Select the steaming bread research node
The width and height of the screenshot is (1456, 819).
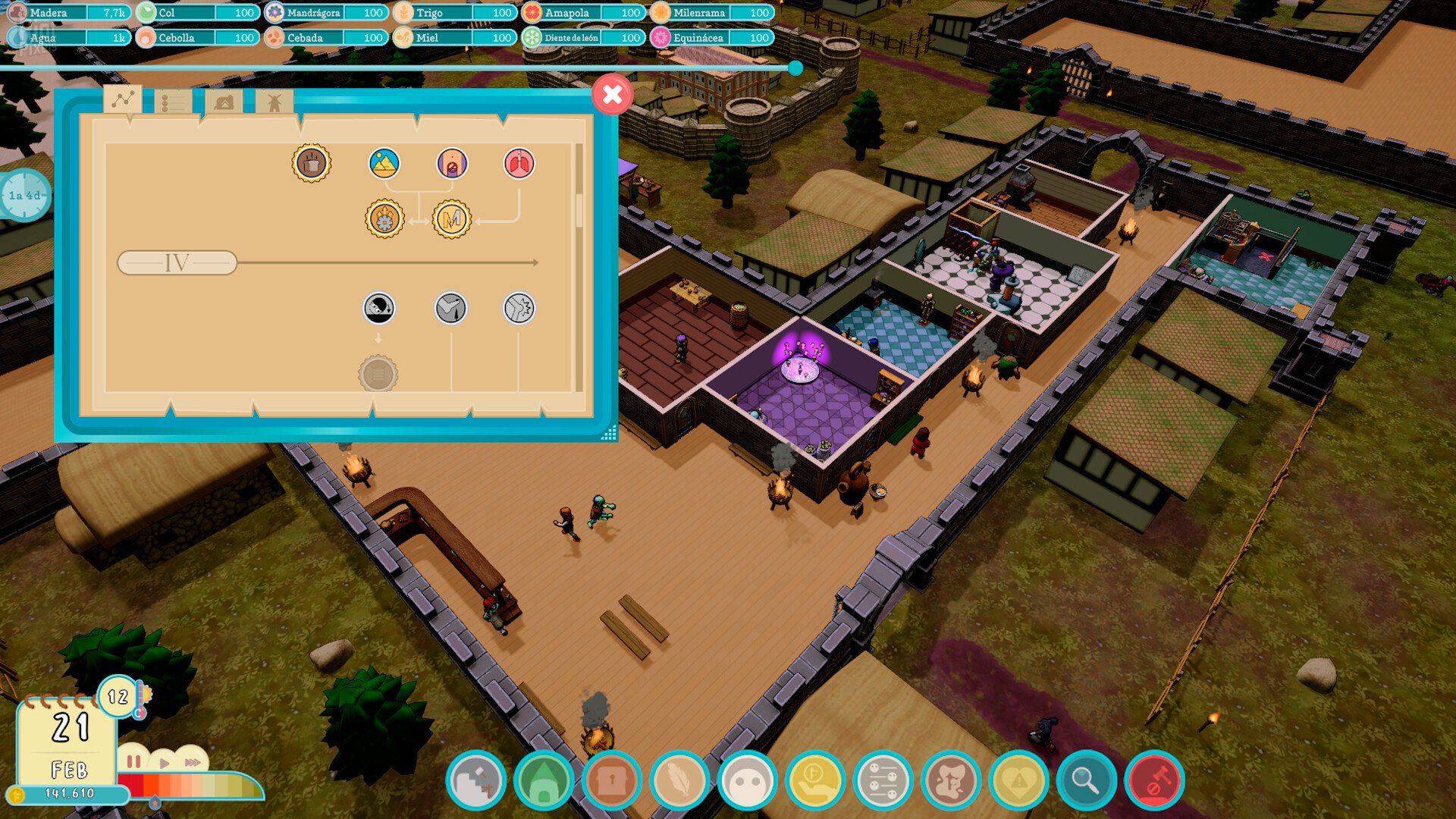coord(312,163)
